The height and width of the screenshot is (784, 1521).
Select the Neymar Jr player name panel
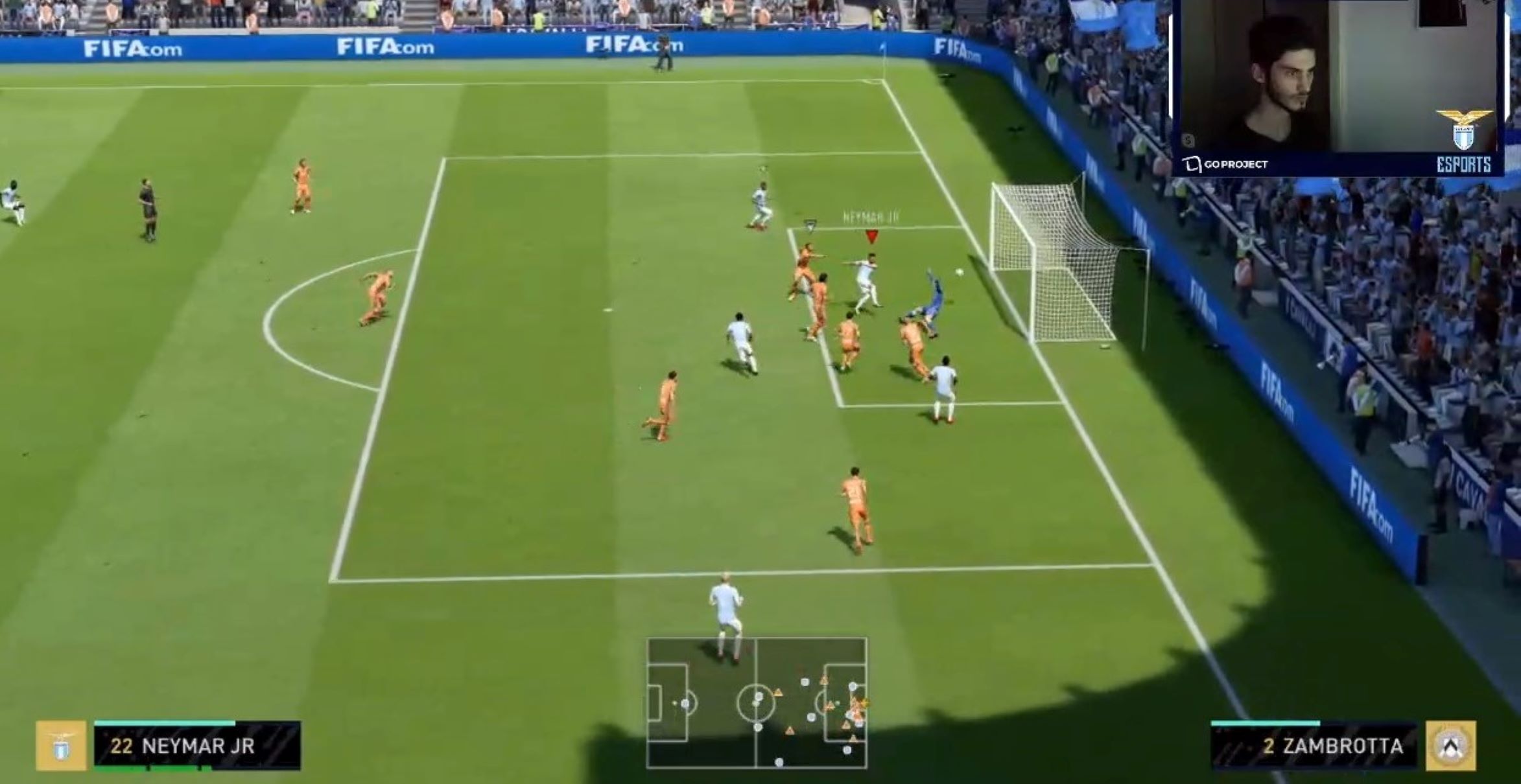tap(197, 746)
